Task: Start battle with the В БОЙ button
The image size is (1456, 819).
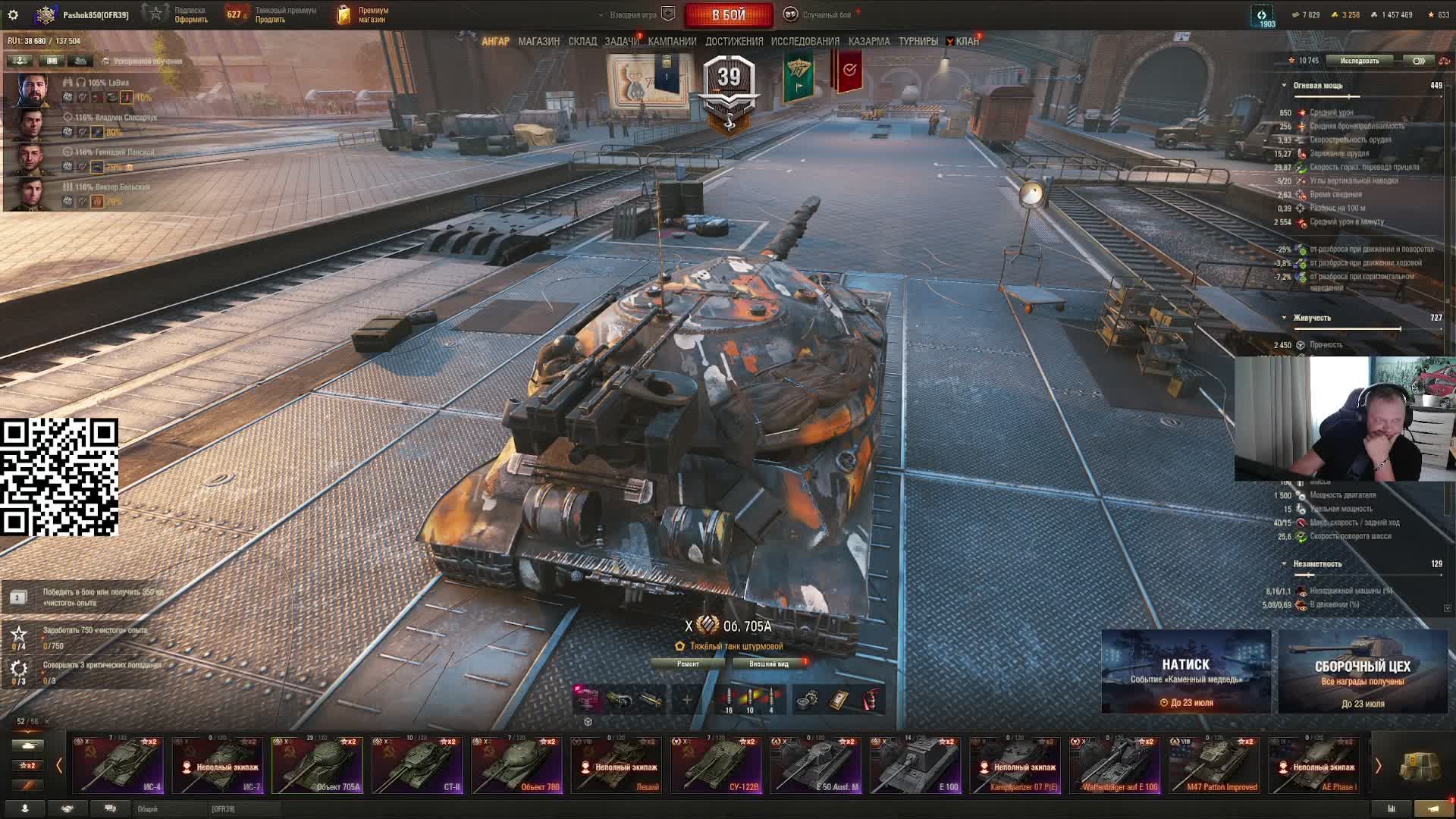Action: click(x=728, y=15)
